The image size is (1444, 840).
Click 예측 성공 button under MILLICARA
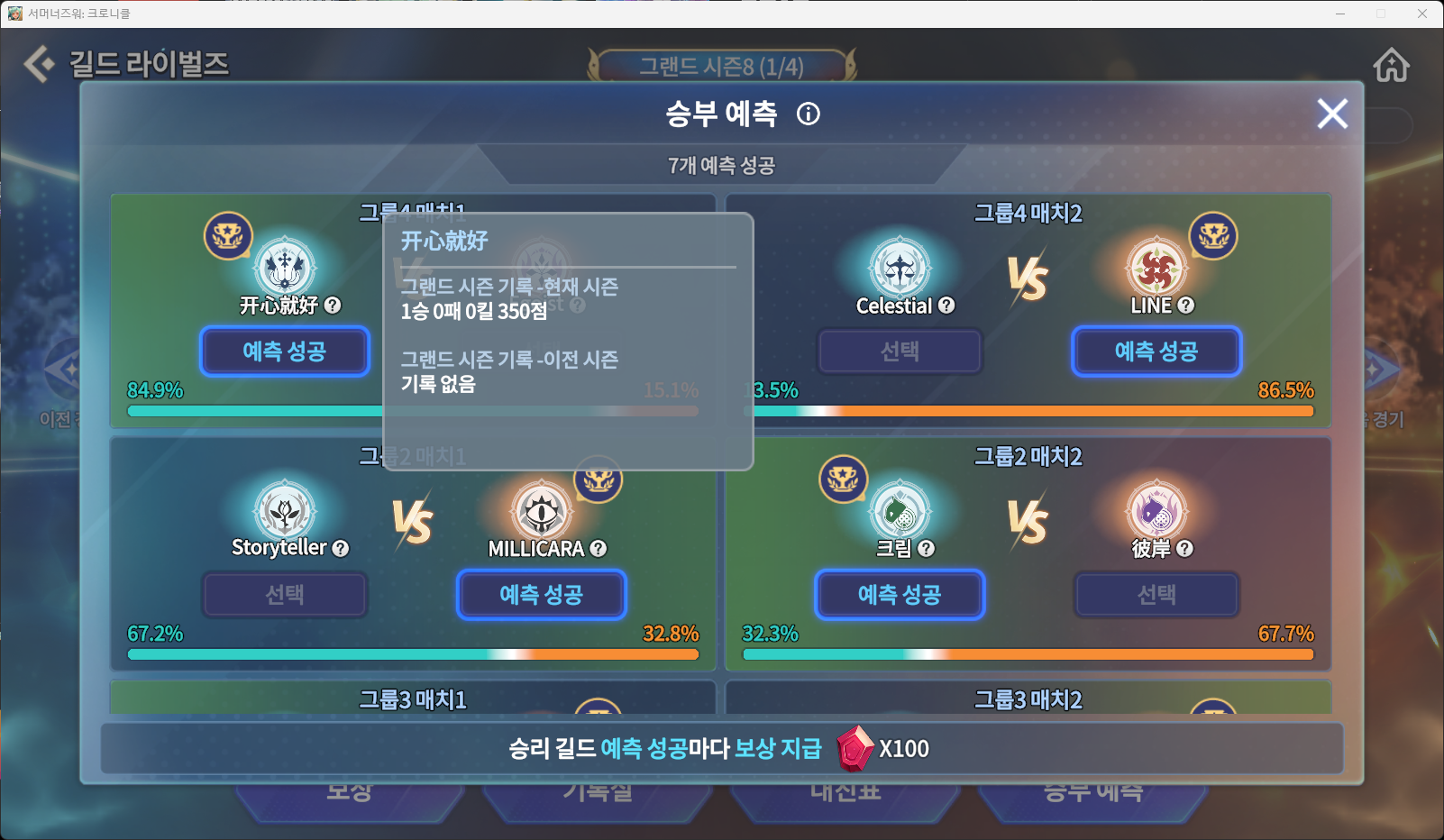coord(541,595)
